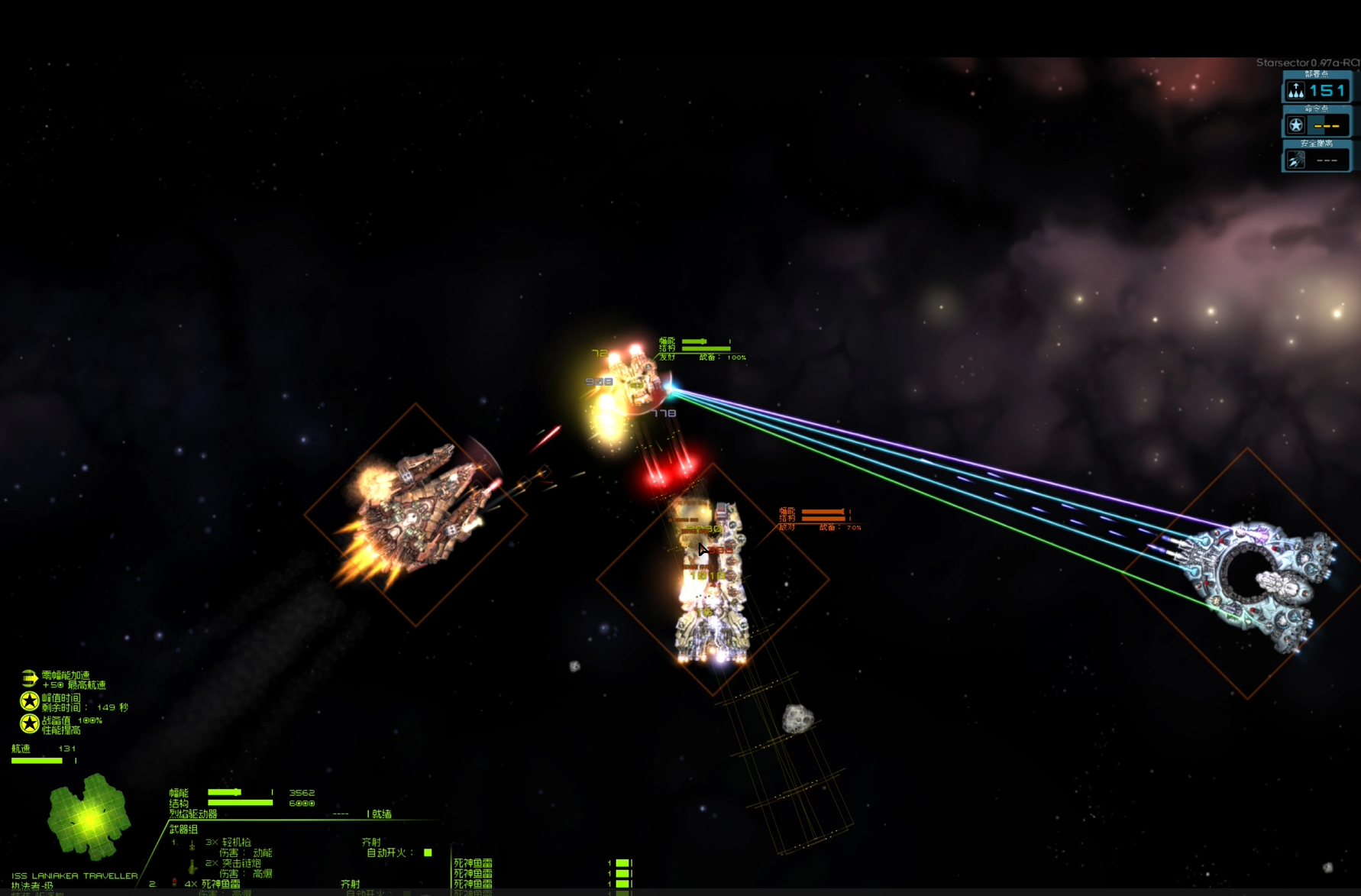Click the safe retreat (安全撤离) icon

(1296, 160)
